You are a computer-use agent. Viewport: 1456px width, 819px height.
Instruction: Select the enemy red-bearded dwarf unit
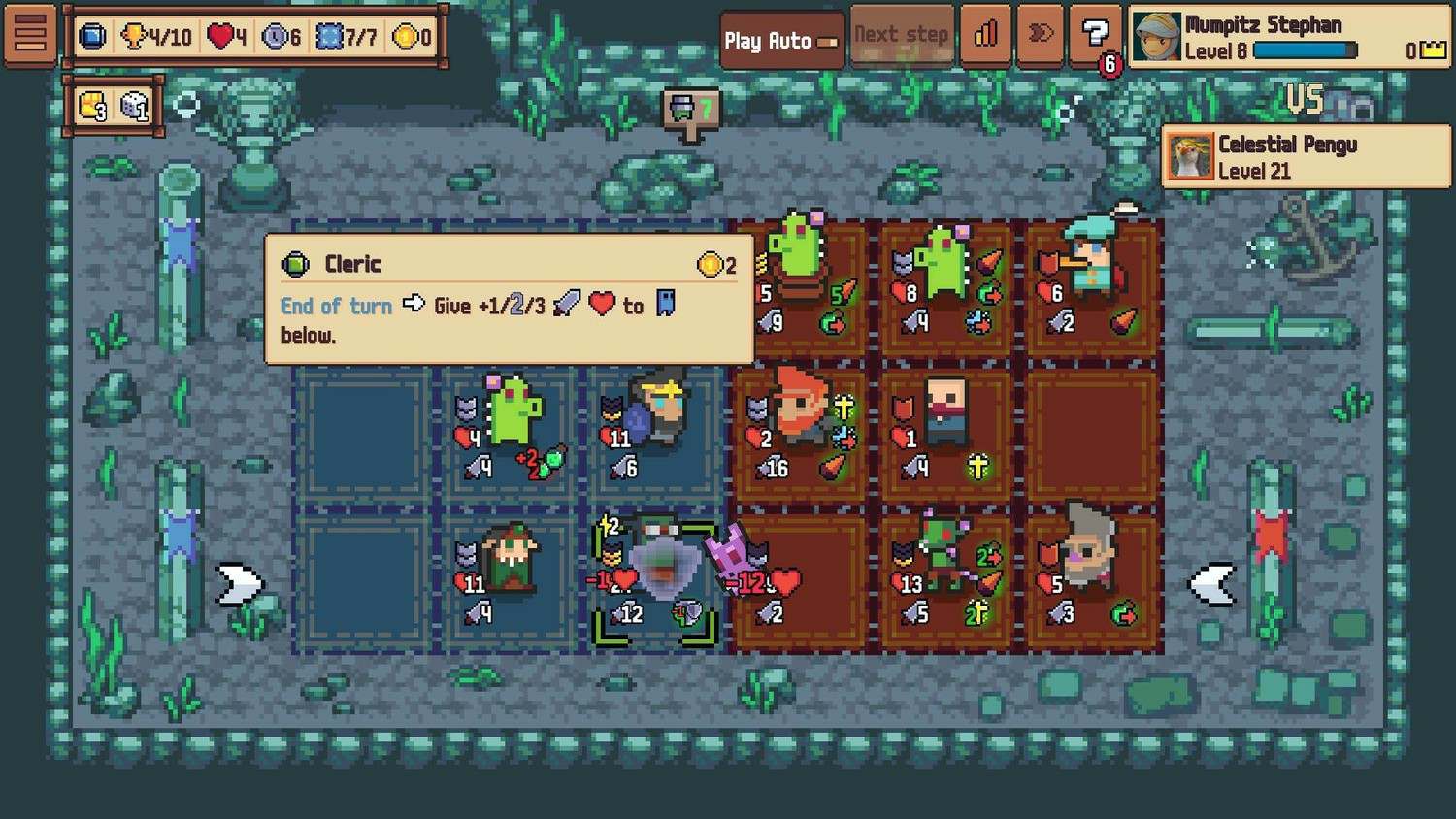[801, 428]
